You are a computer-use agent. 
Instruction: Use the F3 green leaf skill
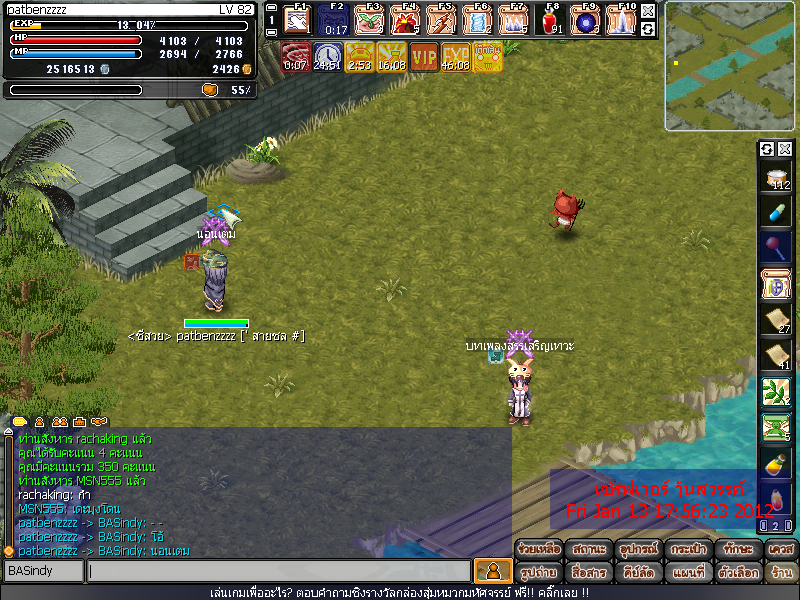[368, 19]
